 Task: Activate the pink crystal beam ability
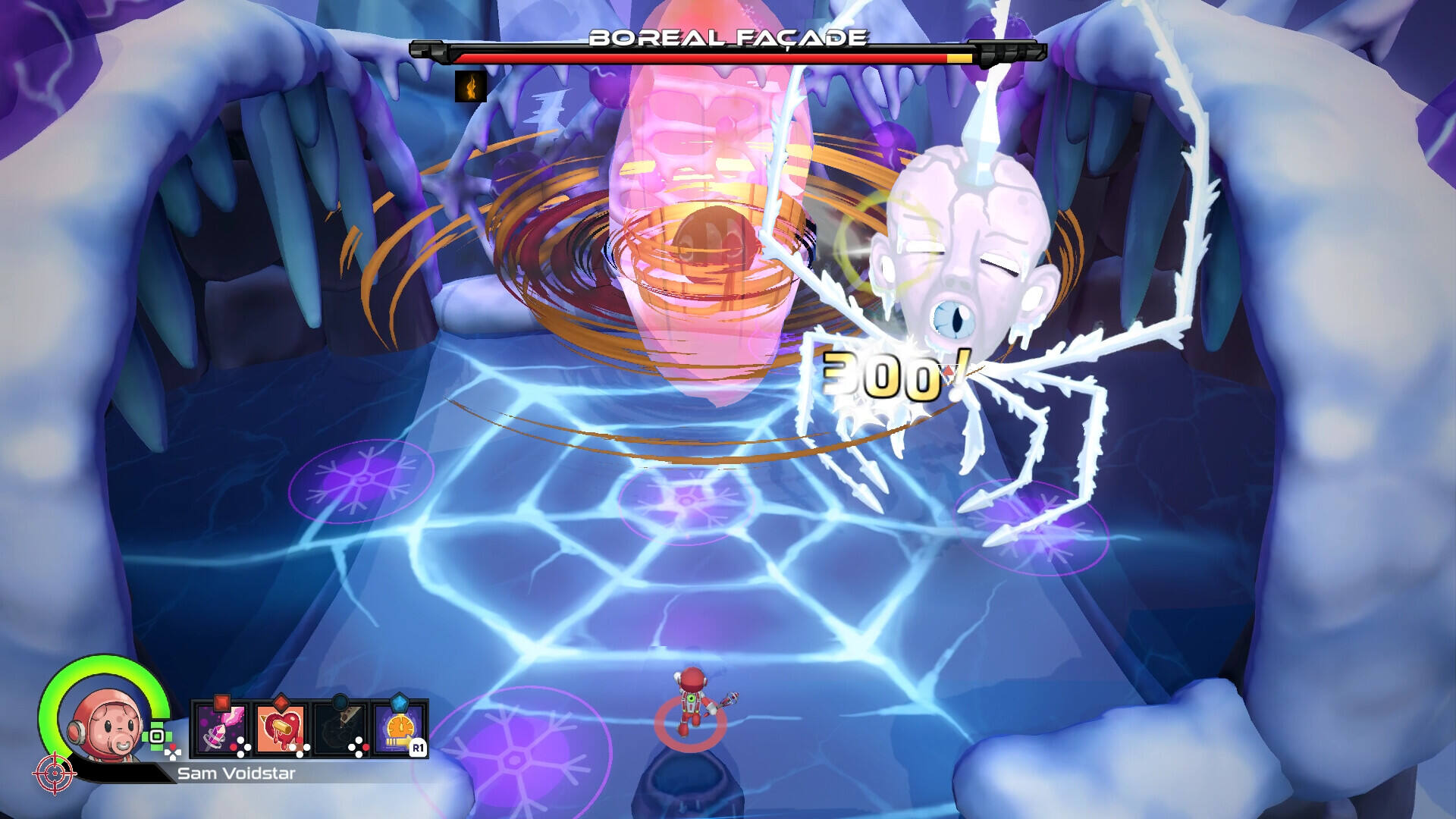(x=222, y=730)
